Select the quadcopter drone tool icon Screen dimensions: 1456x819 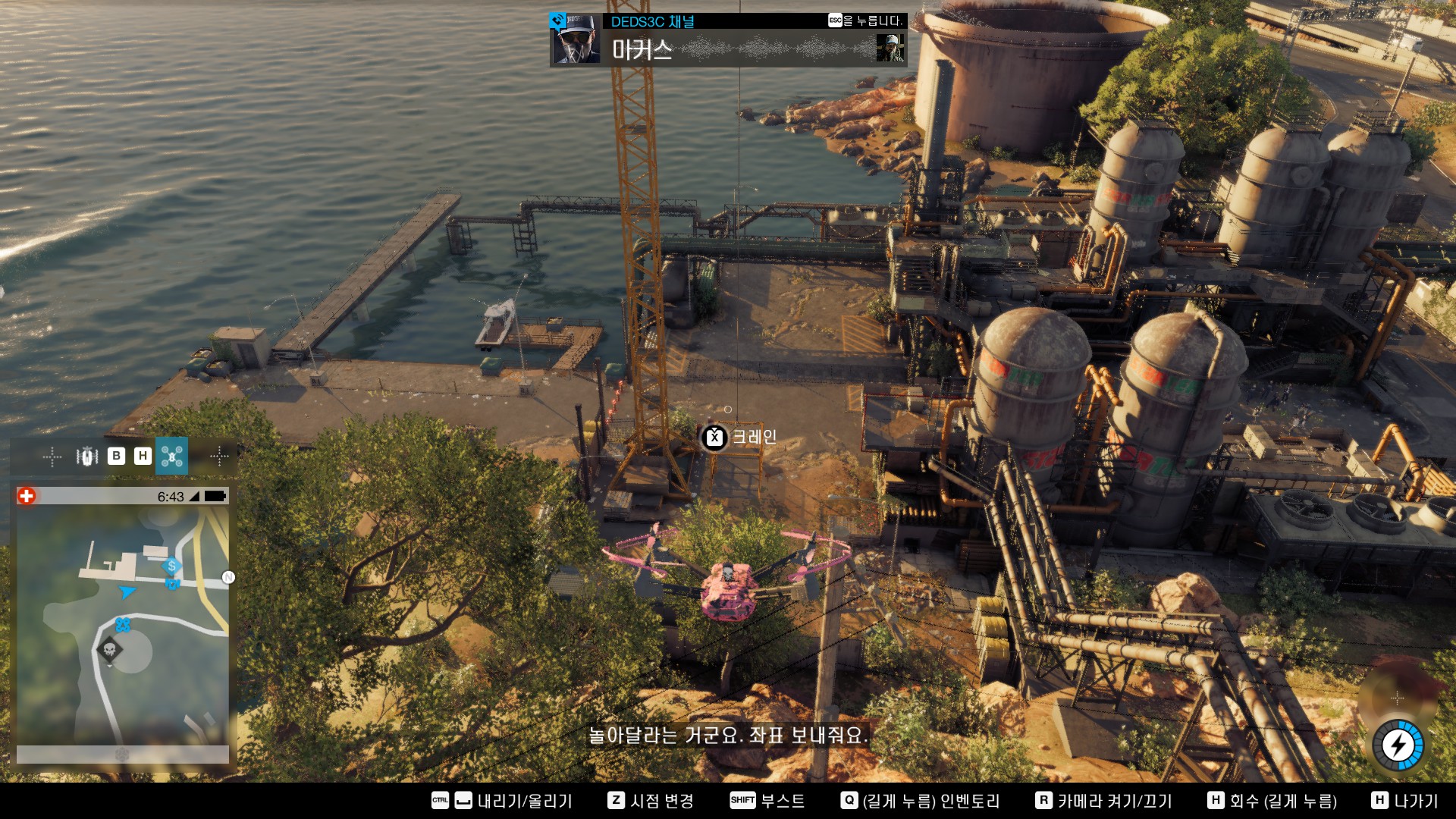[171, 456]
